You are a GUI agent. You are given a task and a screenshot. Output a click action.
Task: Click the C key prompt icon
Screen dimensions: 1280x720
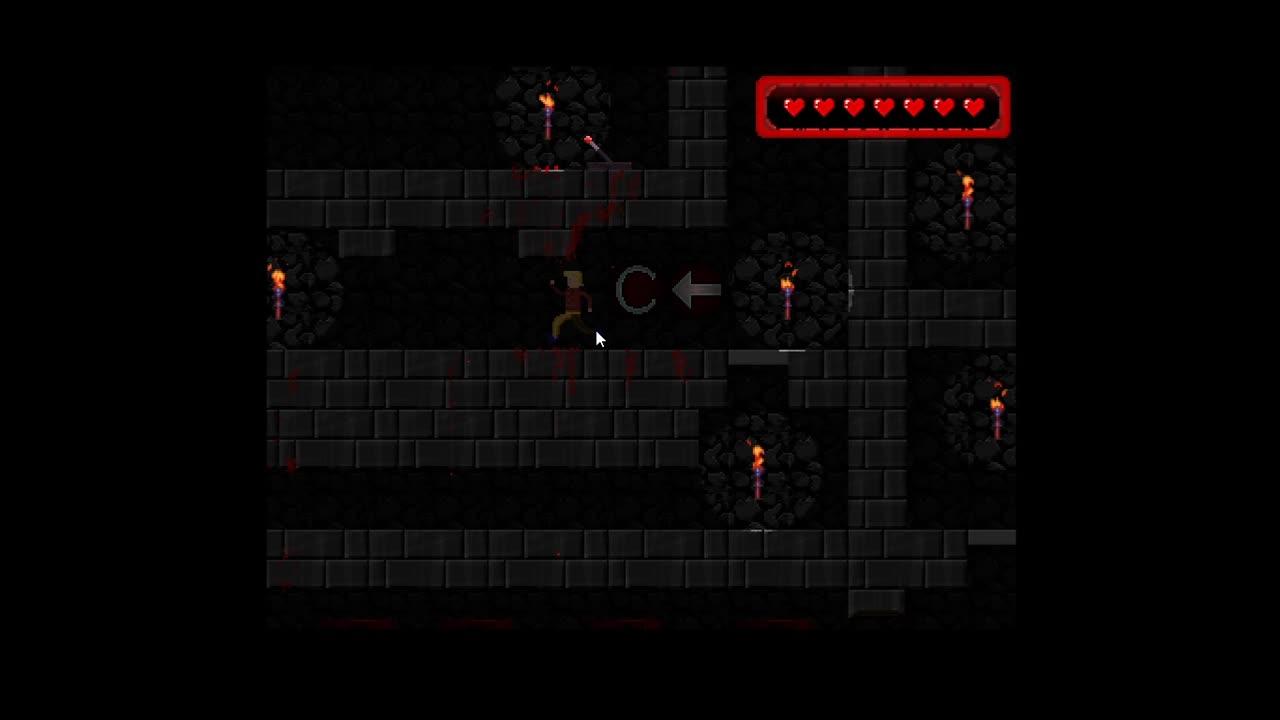(x=638, y=290)
